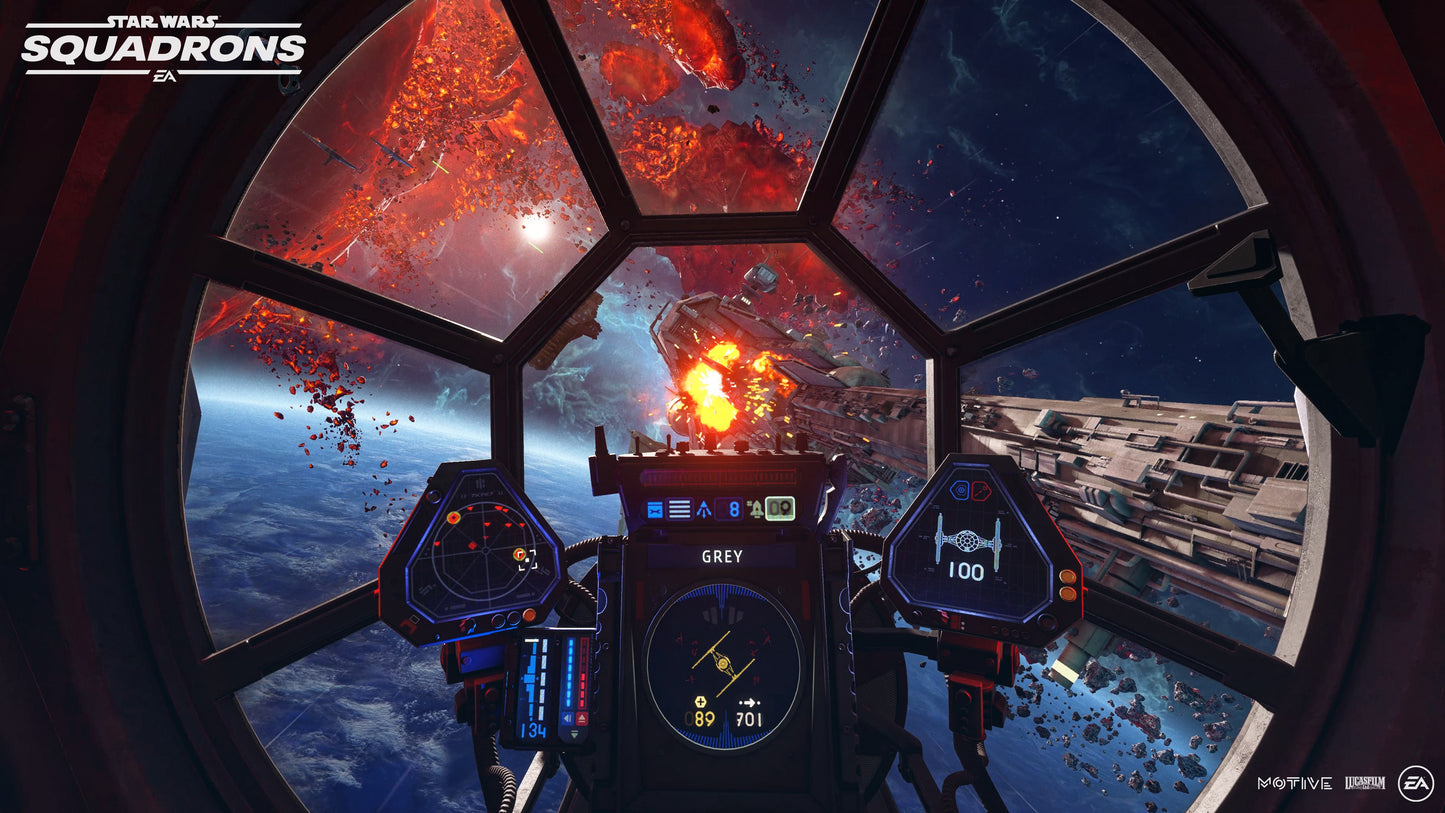Click the stacked-lines menu icon on center console
Screen dimensions: 1445x813
pyautogui.click(x=679, y=508)
